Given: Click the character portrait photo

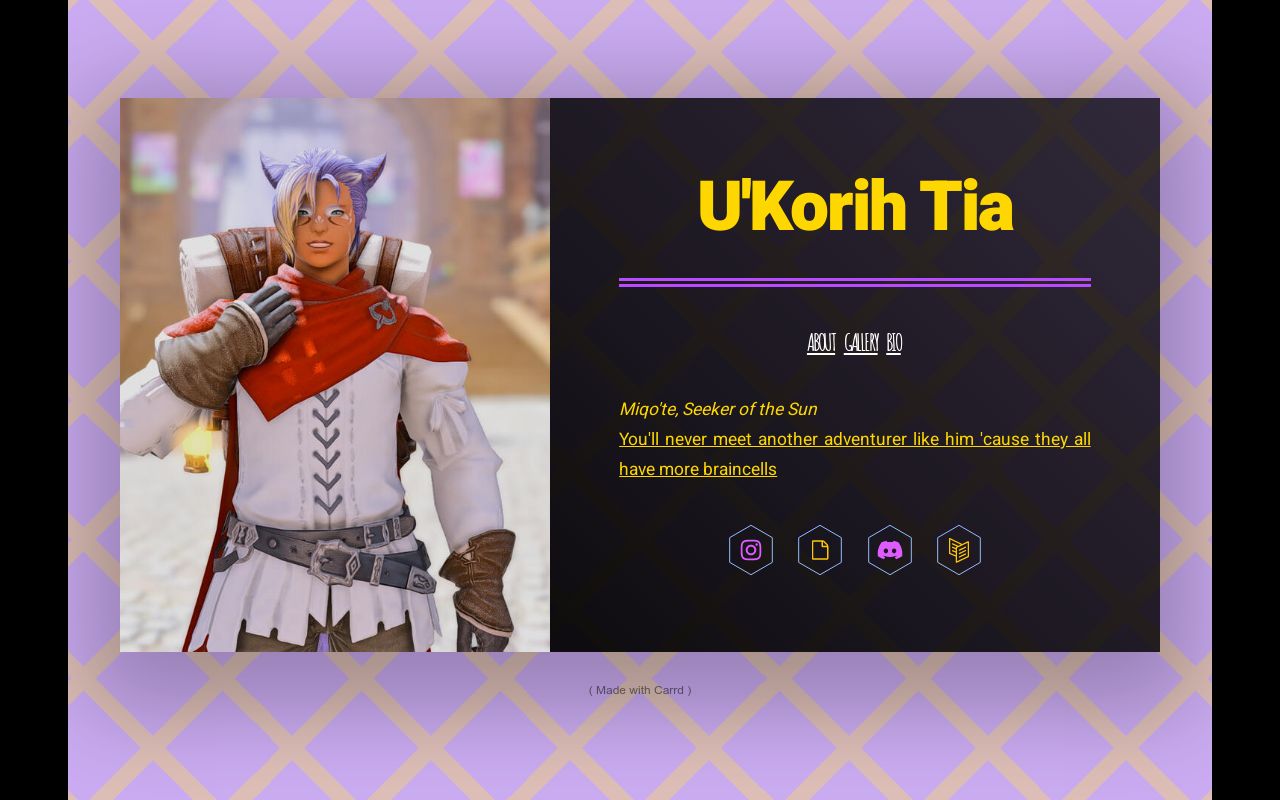Looking at the screenshot, I should click(335, 374).
